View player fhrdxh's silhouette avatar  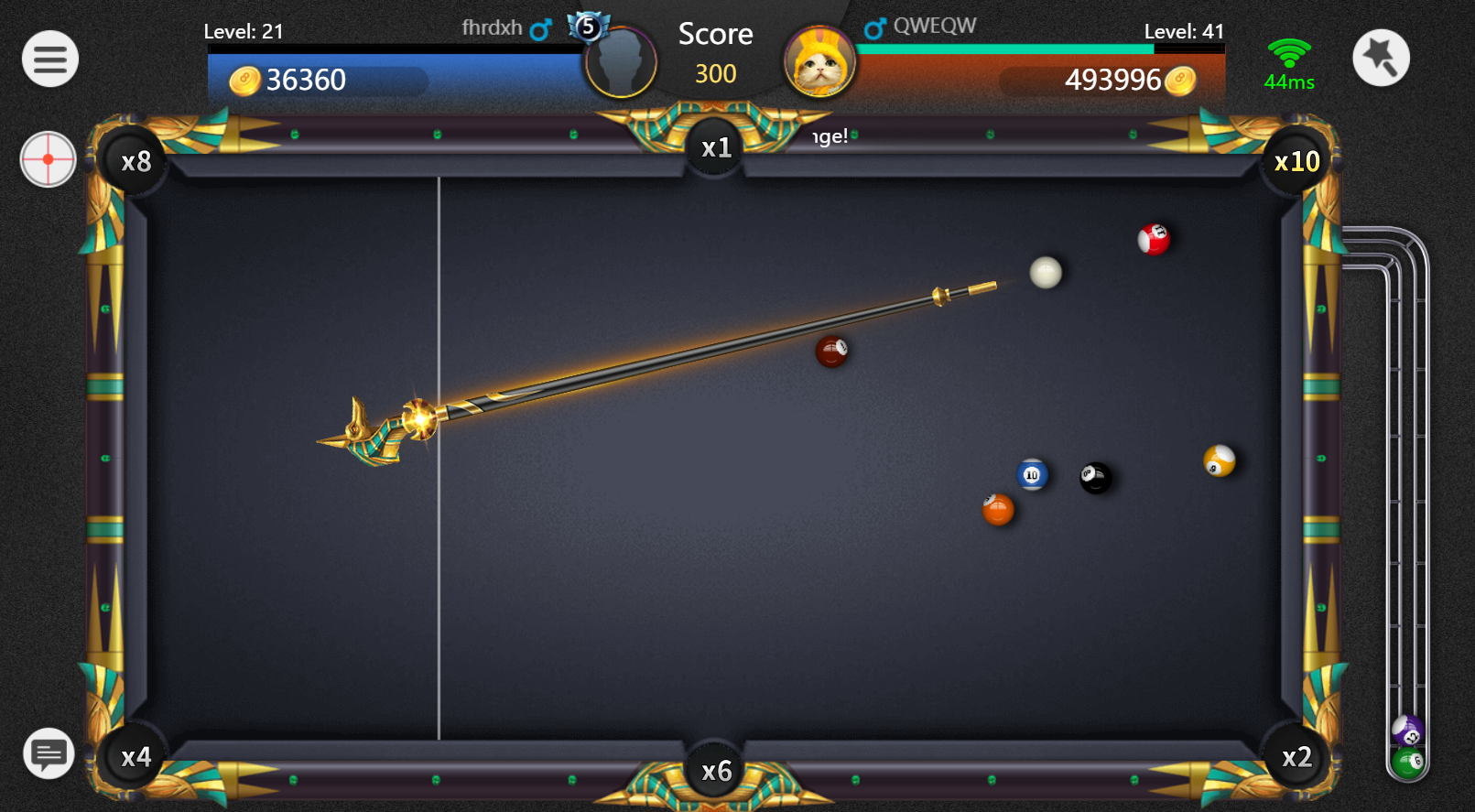point(621,62)
